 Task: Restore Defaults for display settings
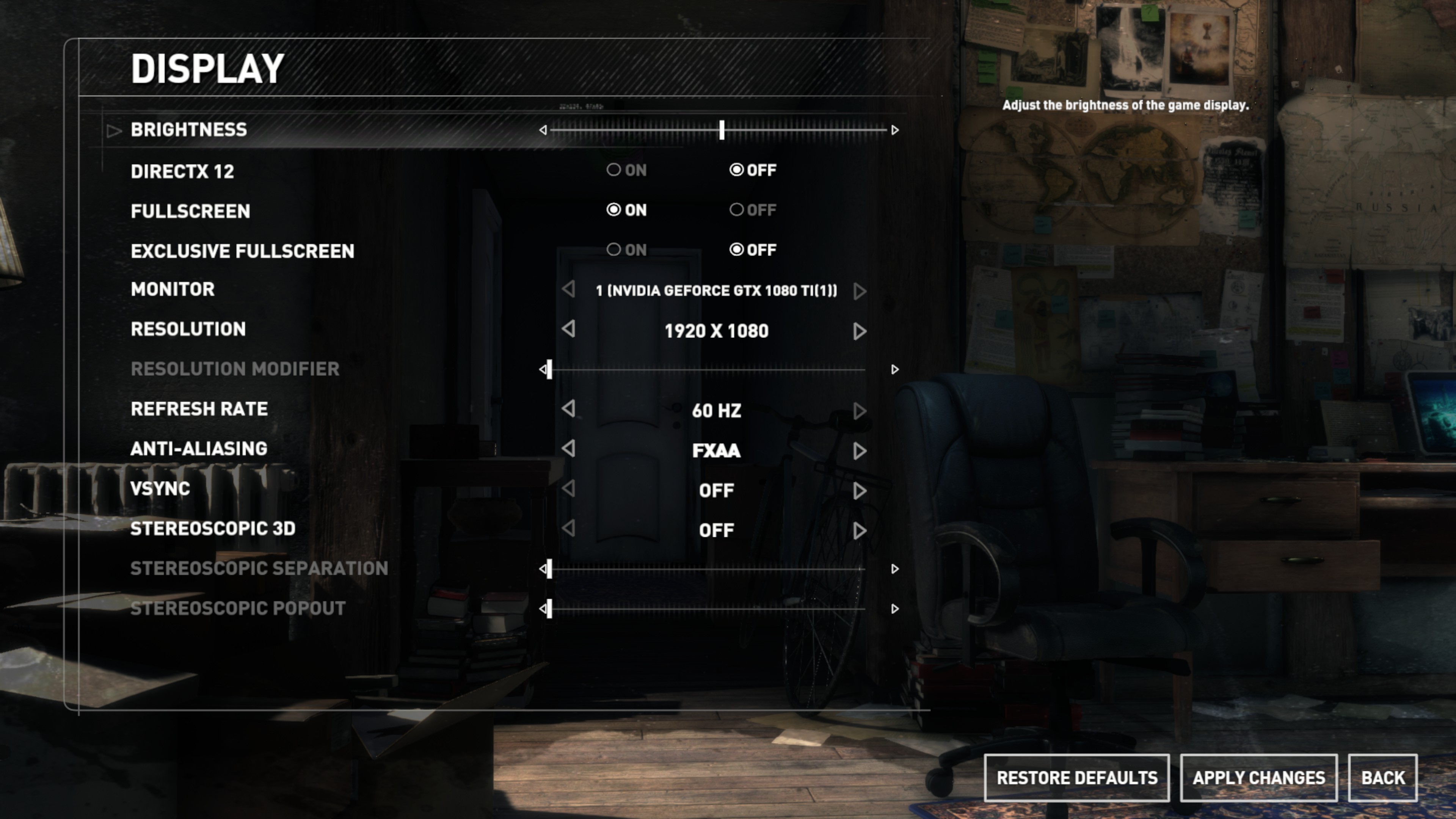pyautogui.click(x=1077, y=778)
